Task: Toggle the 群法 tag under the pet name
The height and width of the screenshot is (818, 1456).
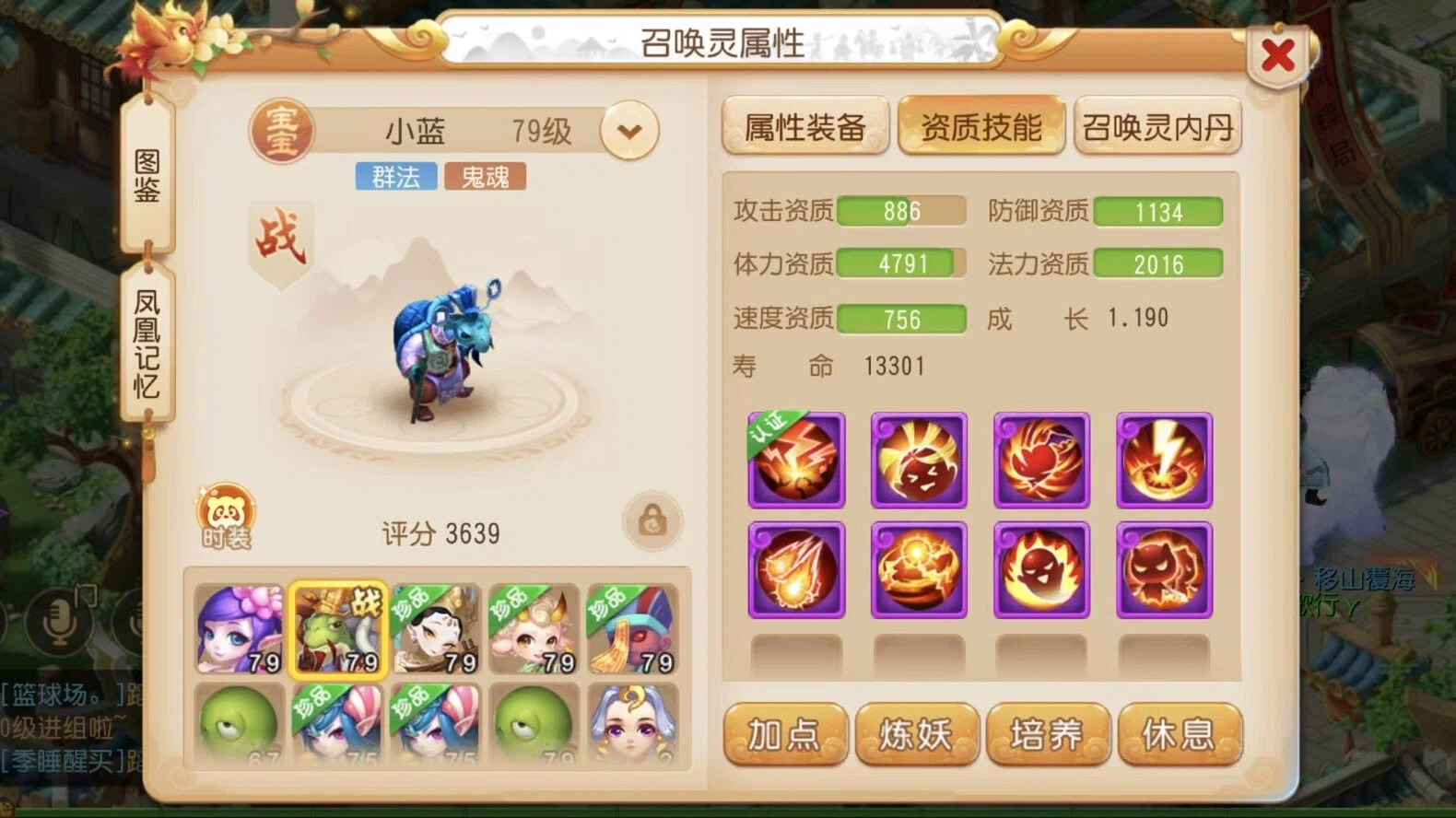Action: pos(395,176)
